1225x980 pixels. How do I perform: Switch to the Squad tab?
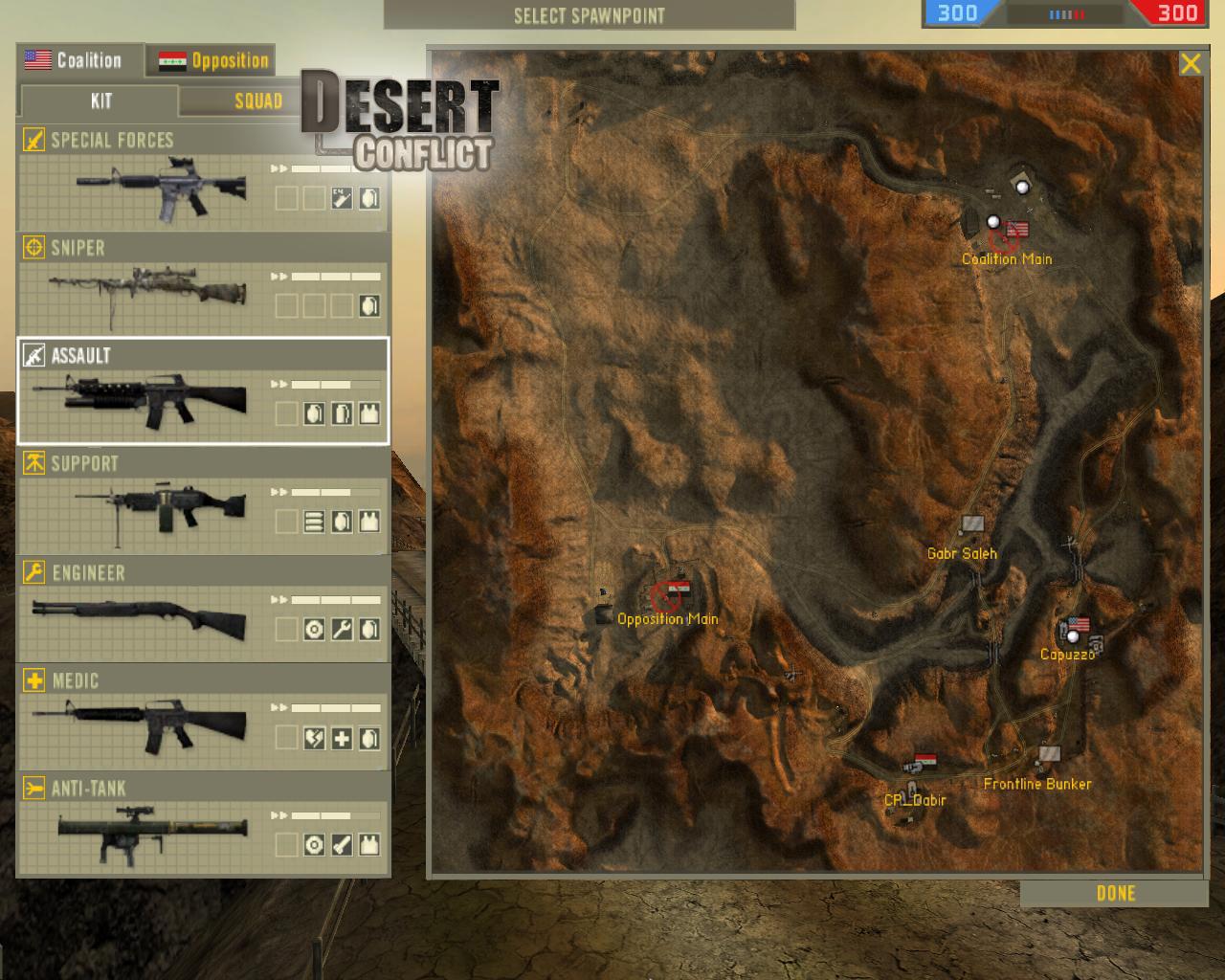click(x=257, y=101)
